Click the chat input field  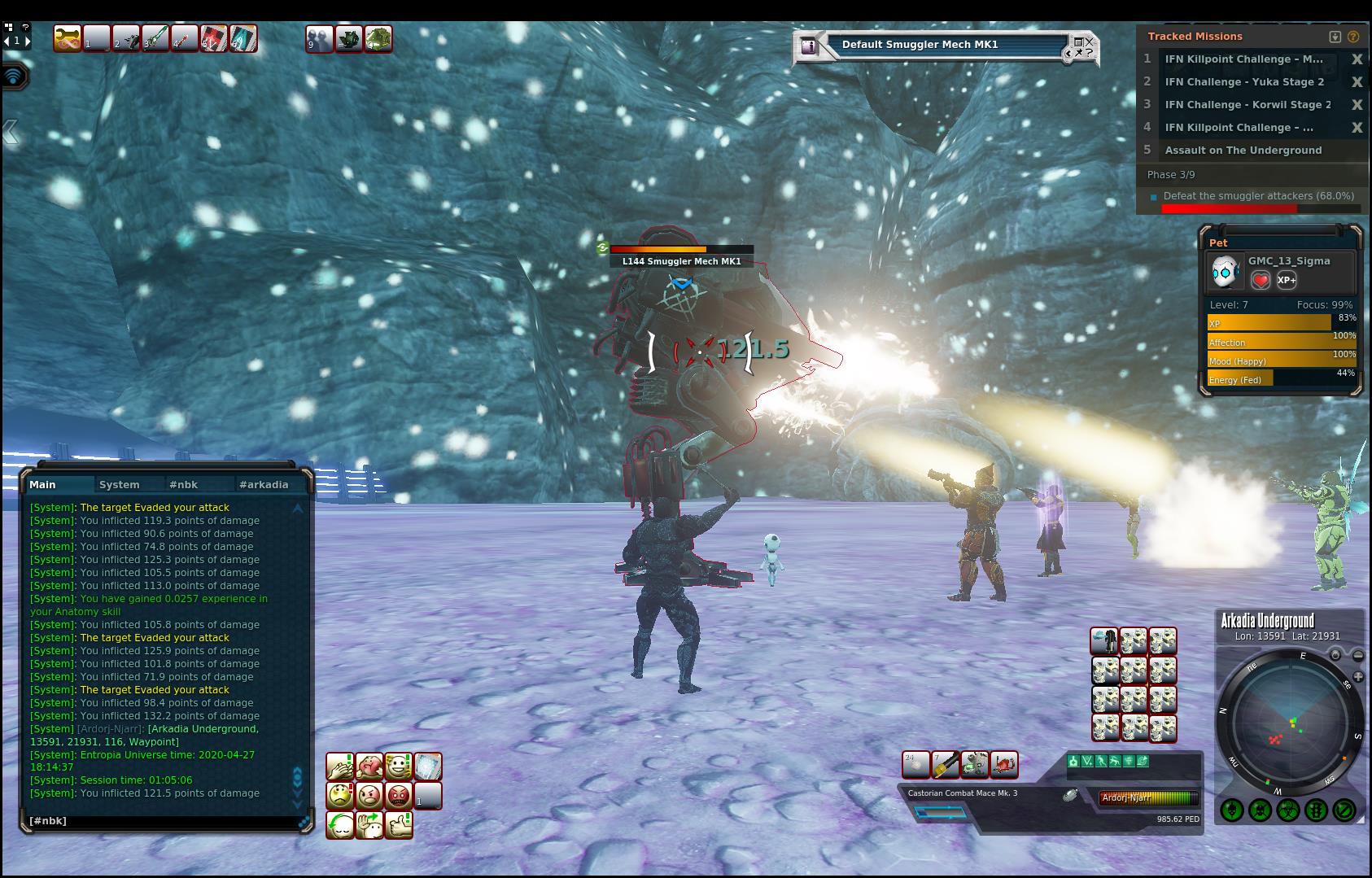point(163,821)
